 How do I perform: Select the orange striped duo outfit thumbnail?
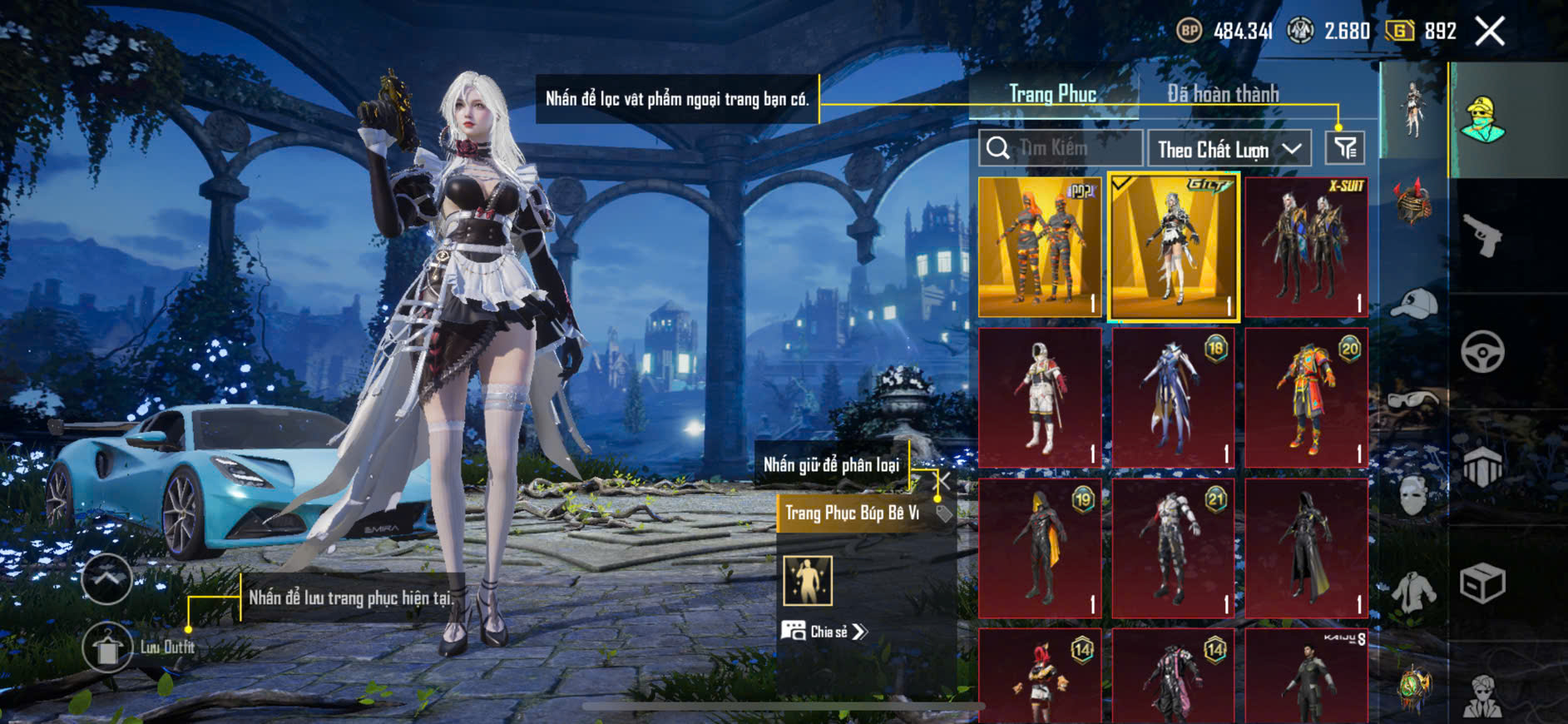(x=1040, y=247)
